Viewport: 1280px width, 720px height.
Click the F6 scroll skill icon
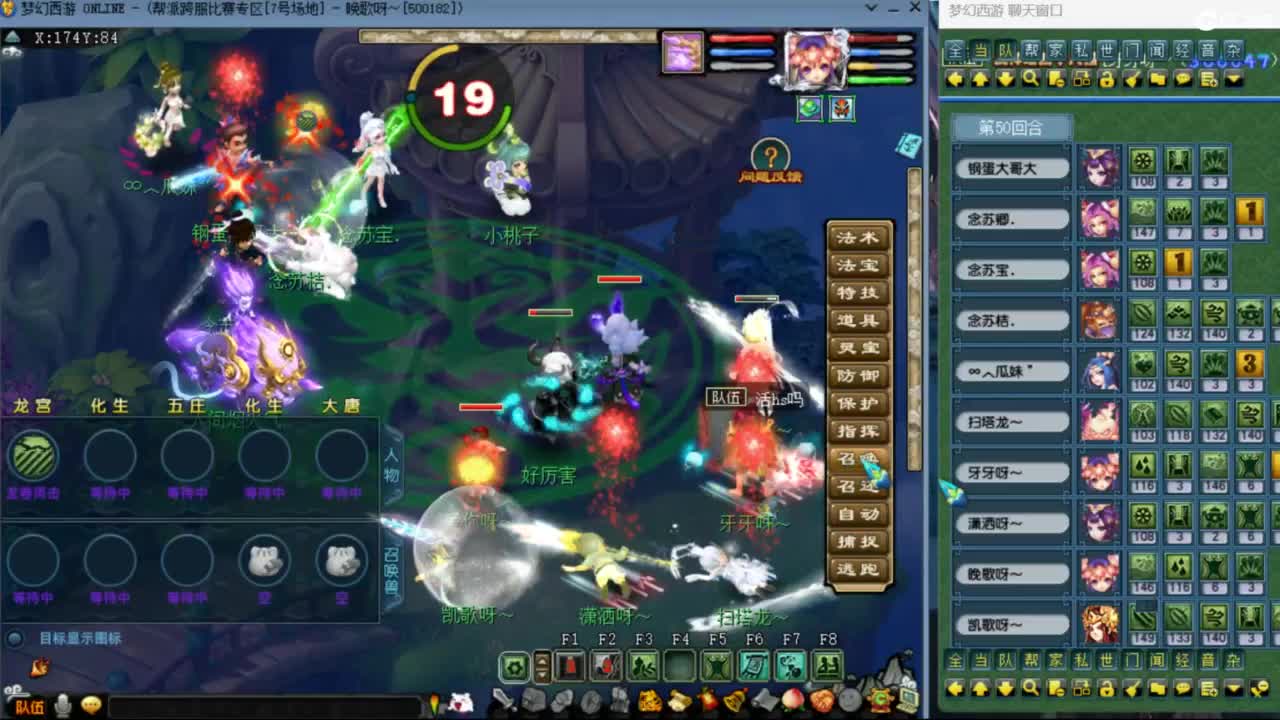coord(755,664)
